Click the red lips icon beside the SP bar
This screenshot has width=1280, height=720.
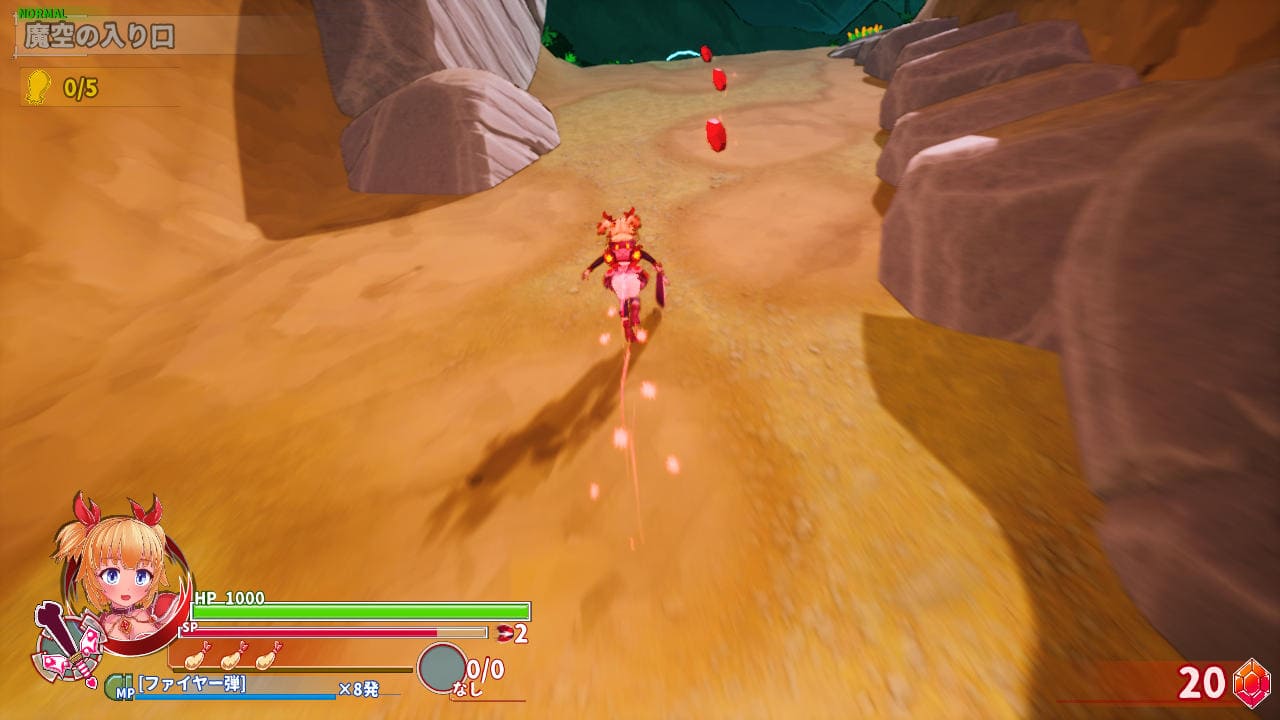click(504, 632)
